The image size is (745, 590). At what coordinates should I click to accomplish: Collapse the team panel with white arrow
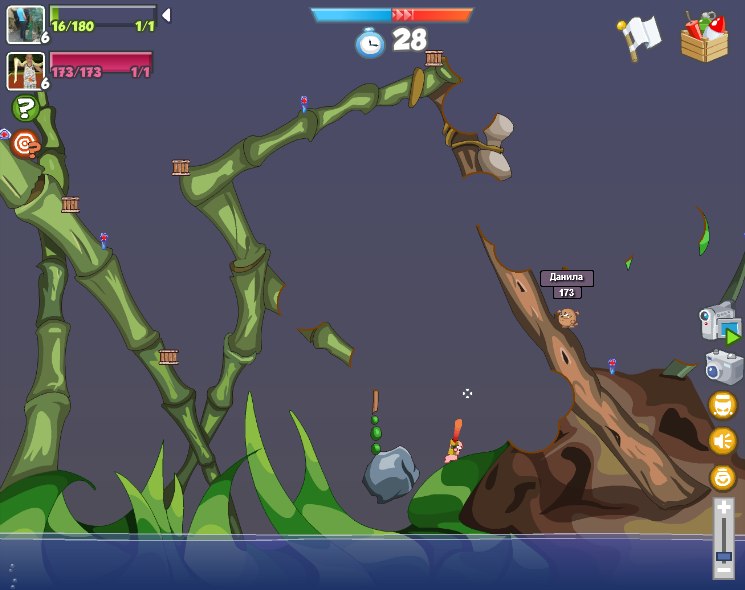[166, 15]
